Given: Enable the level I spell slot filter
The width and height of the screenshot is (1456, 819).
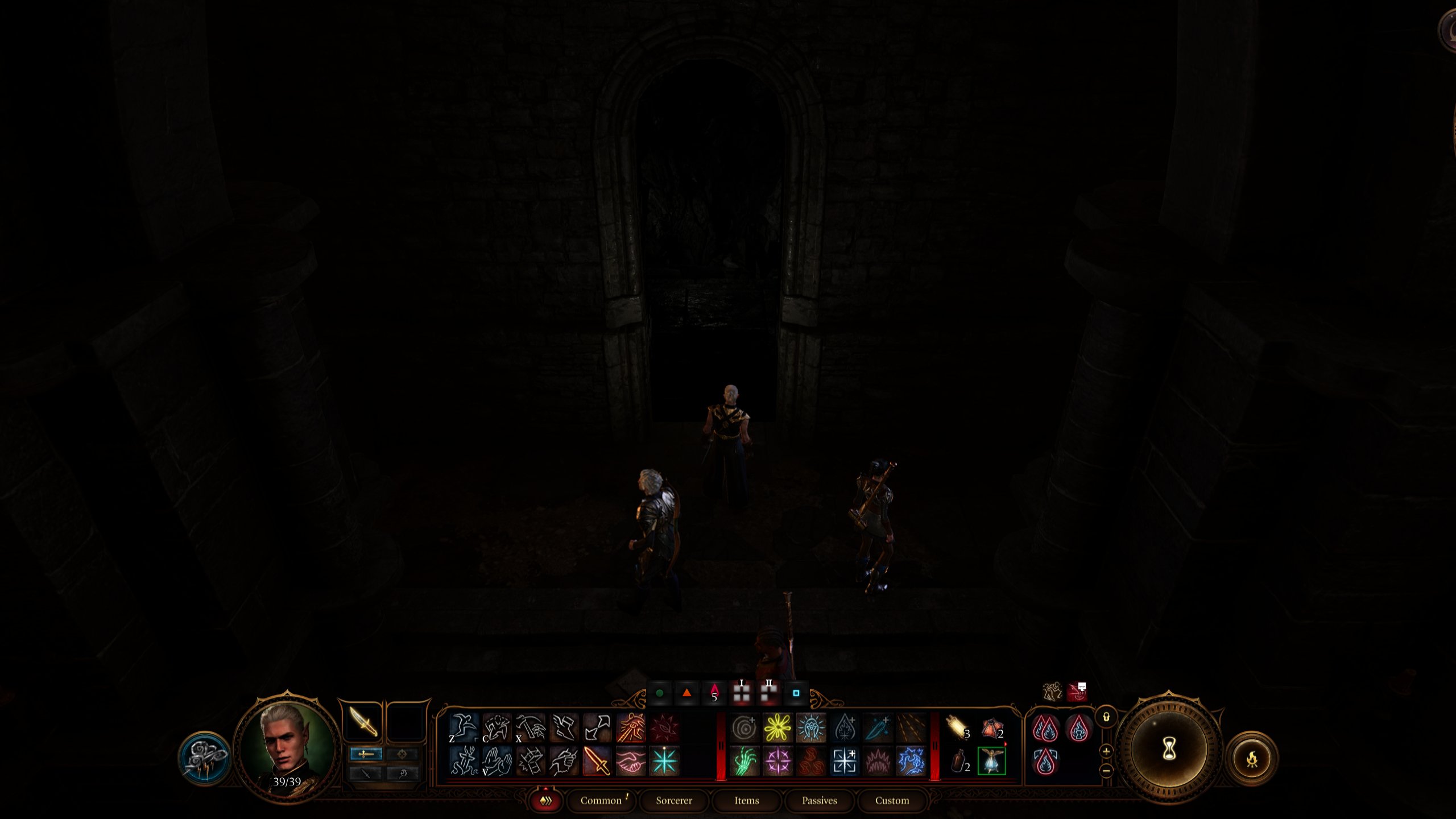Looking at the screenshot, I should click(741, 692).
